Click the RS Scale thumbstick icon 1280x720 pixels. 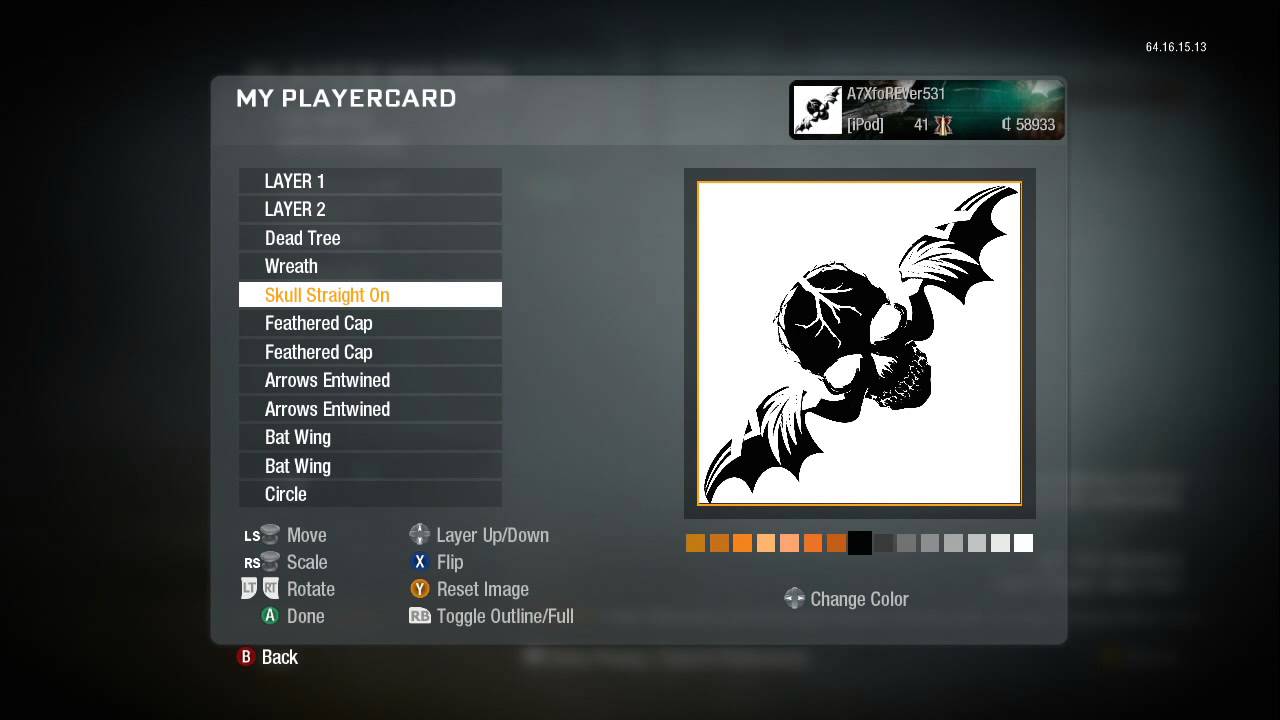click(262, 561)
